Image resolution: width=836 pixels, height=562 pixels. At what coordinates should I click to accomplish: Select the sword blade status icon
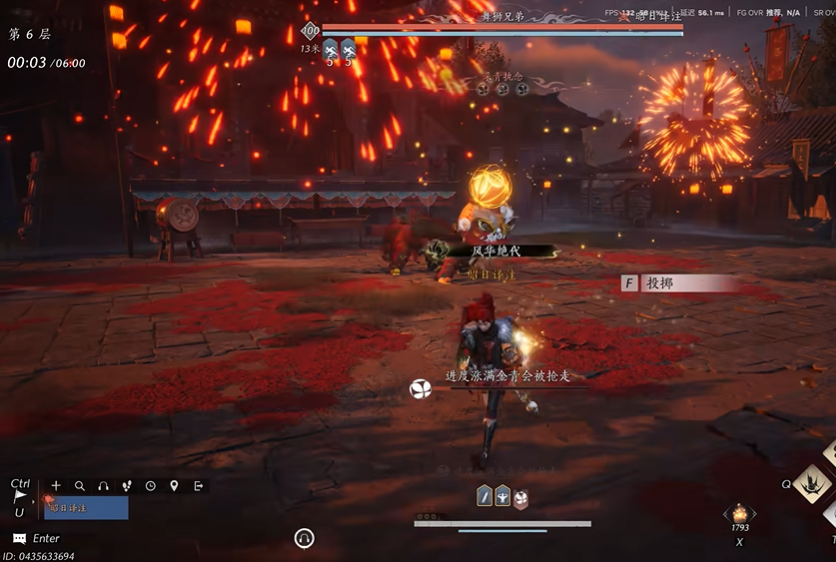485,497
